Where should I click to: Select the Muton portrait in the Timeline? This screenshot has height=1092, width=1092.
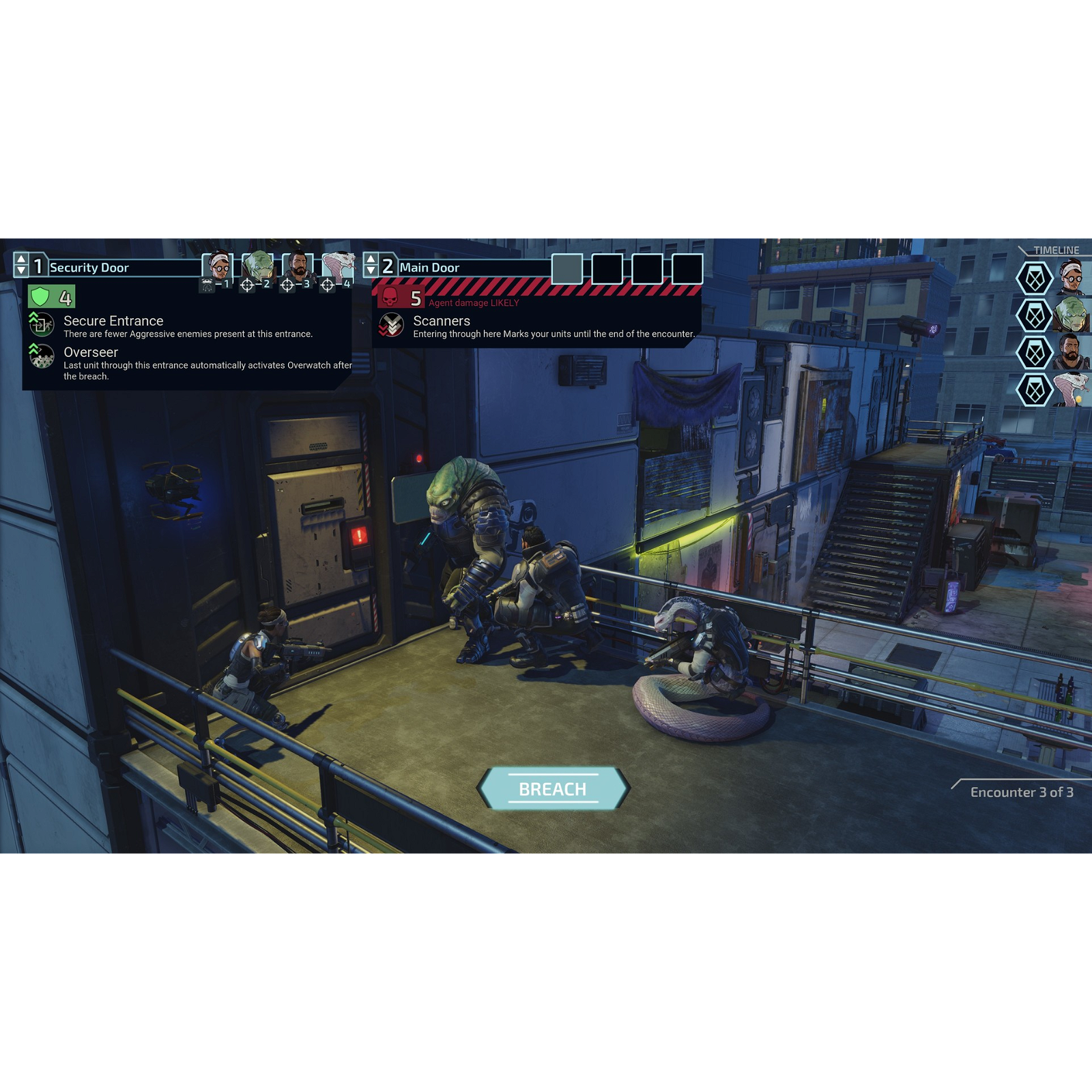1072,315
